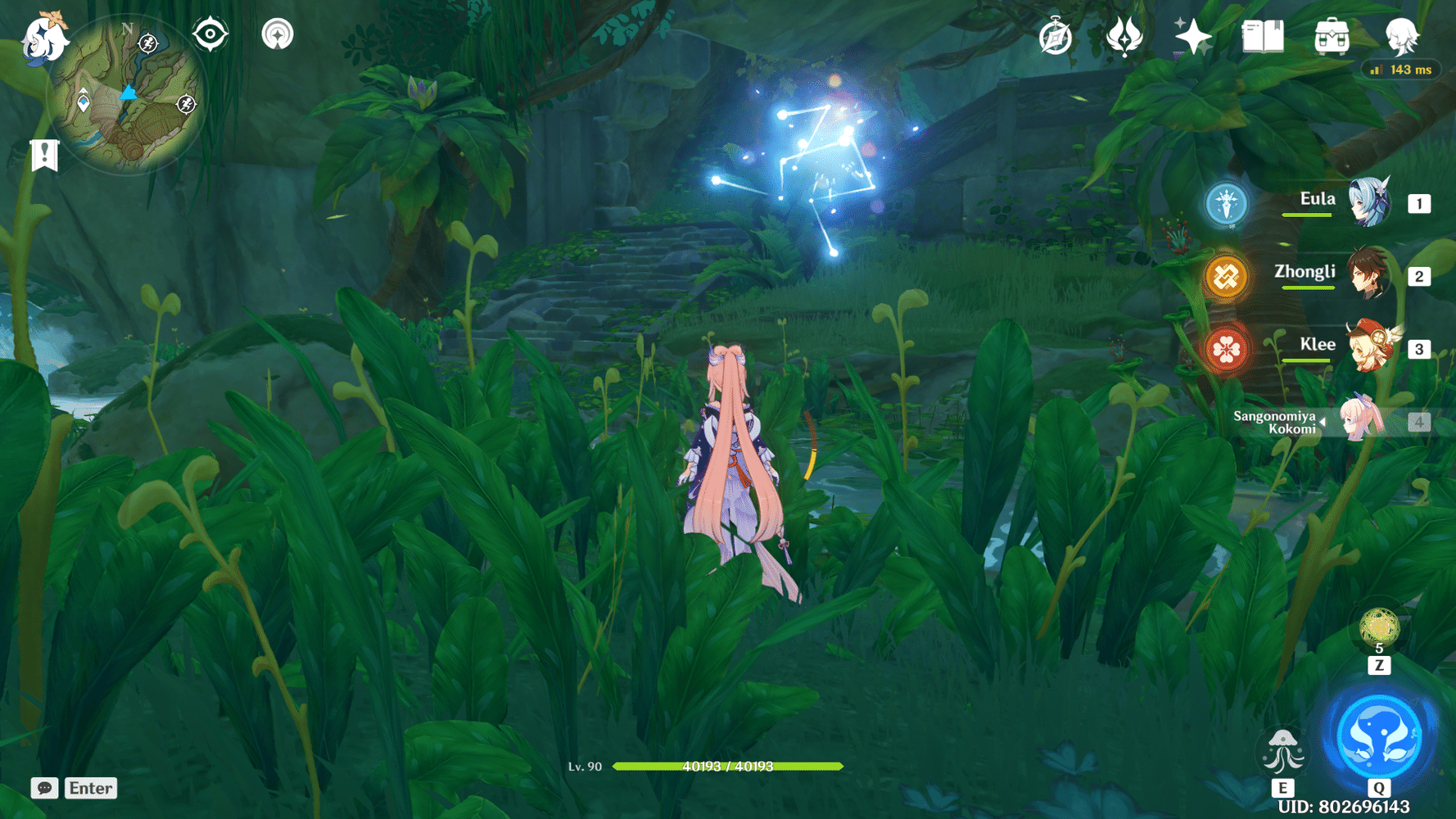
Task: Open the Battle Pass star icon
Action: click(x=1192, y=36)
